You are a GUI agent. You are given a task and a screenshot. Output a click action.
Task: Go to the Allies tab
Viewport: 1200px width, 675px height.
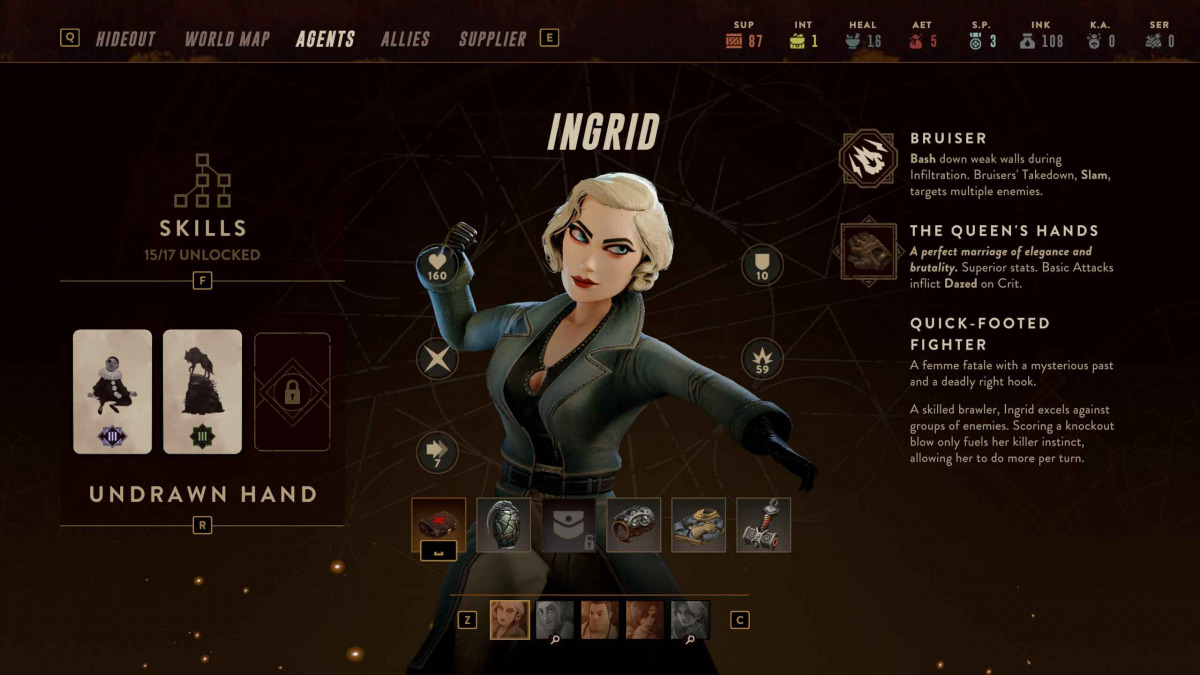[405, 39]
